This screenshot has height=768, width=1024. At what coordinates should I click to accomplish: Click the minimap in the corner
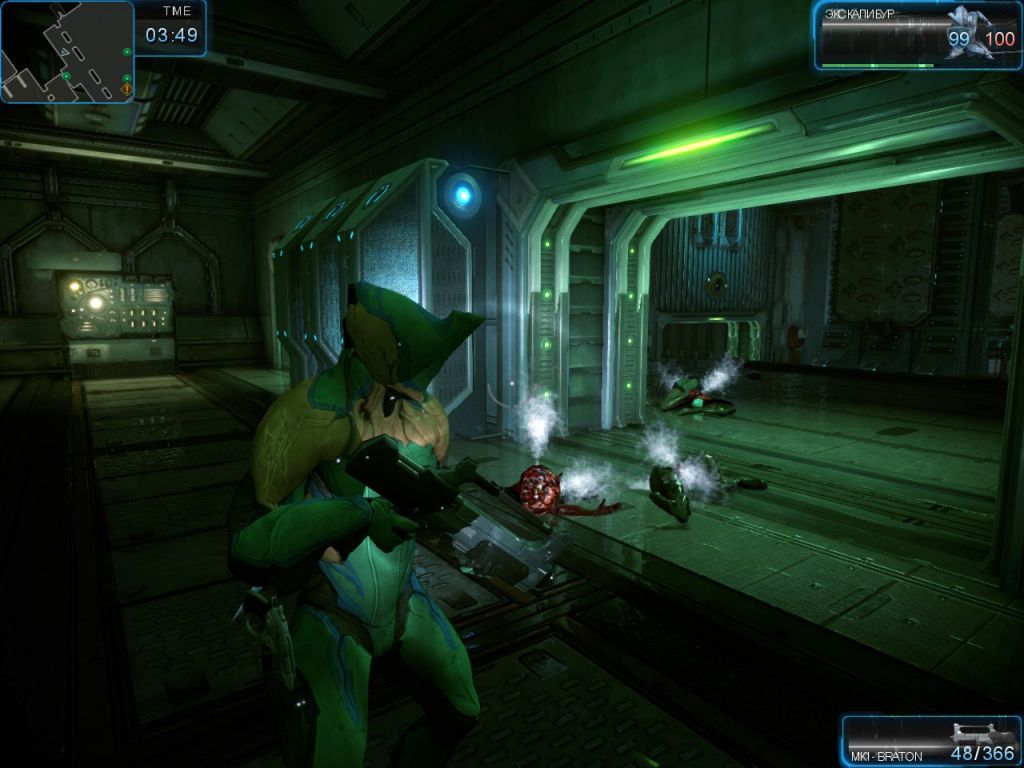pyautogui.click(x=67, y=52)
